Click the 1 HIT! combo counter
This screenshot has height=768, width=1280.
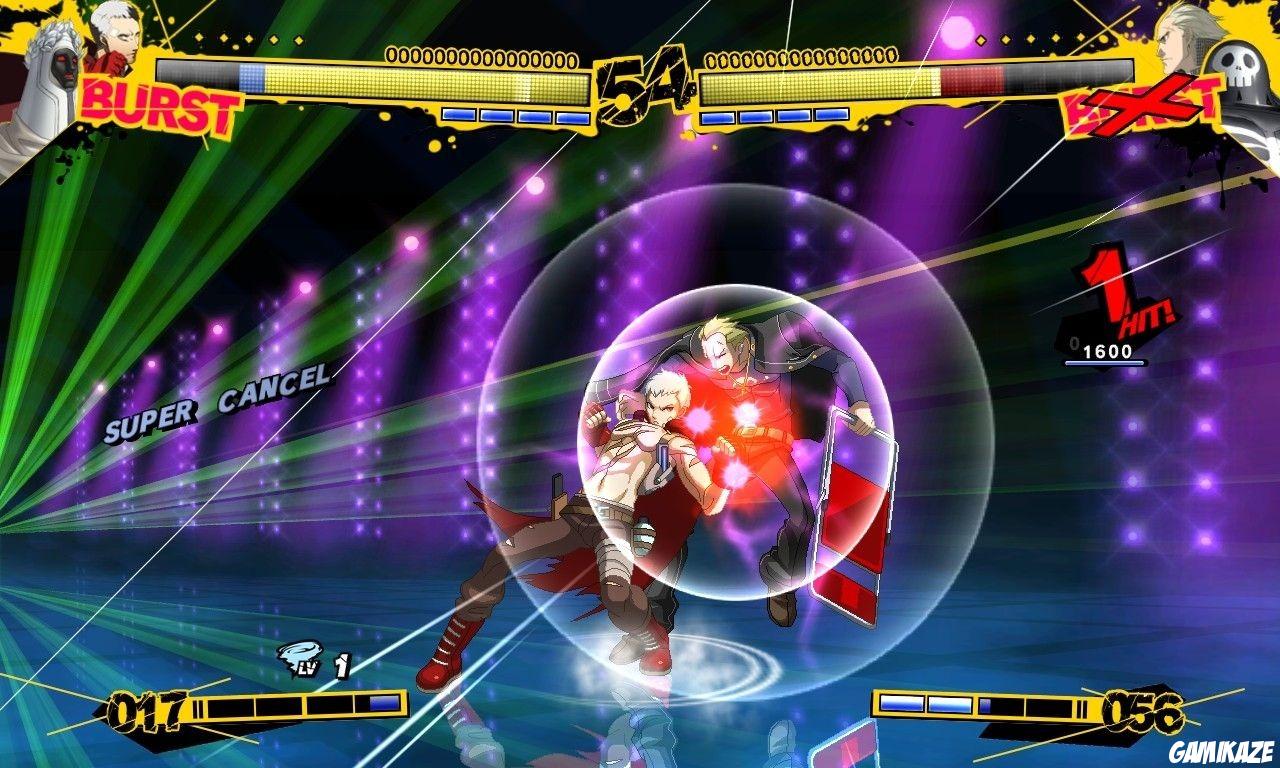(x=1115, y=290)
